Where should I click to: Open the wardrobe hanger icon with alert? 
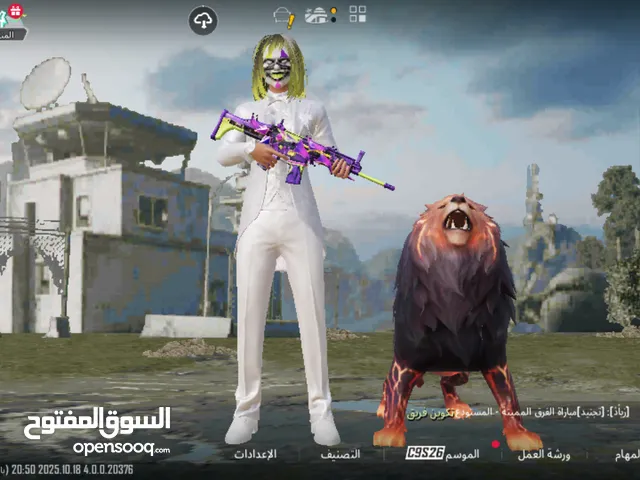click(x=284, y=16)
